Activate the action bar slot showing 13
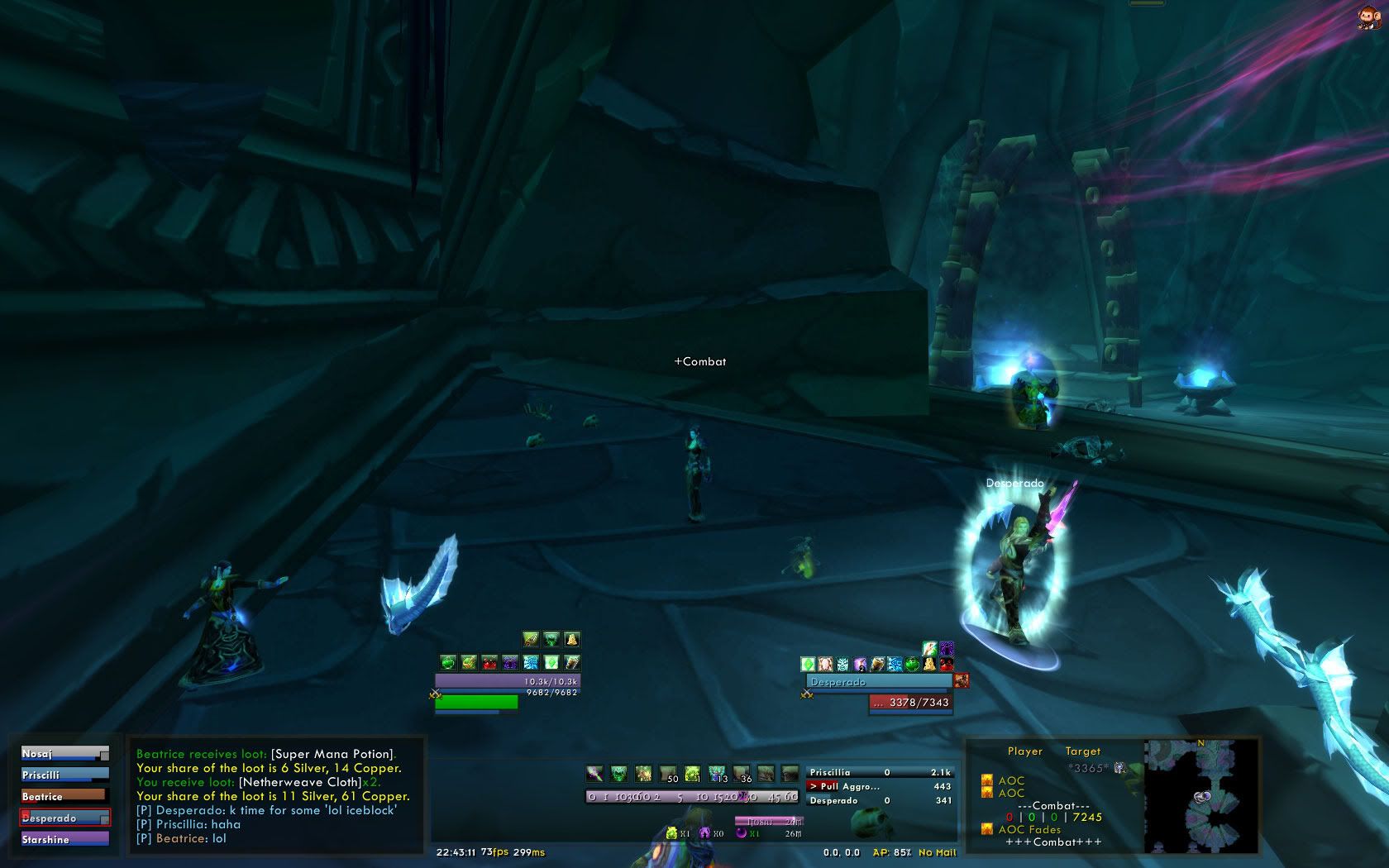The width and height of the screenshot is (1389, 868). [717, 774]
